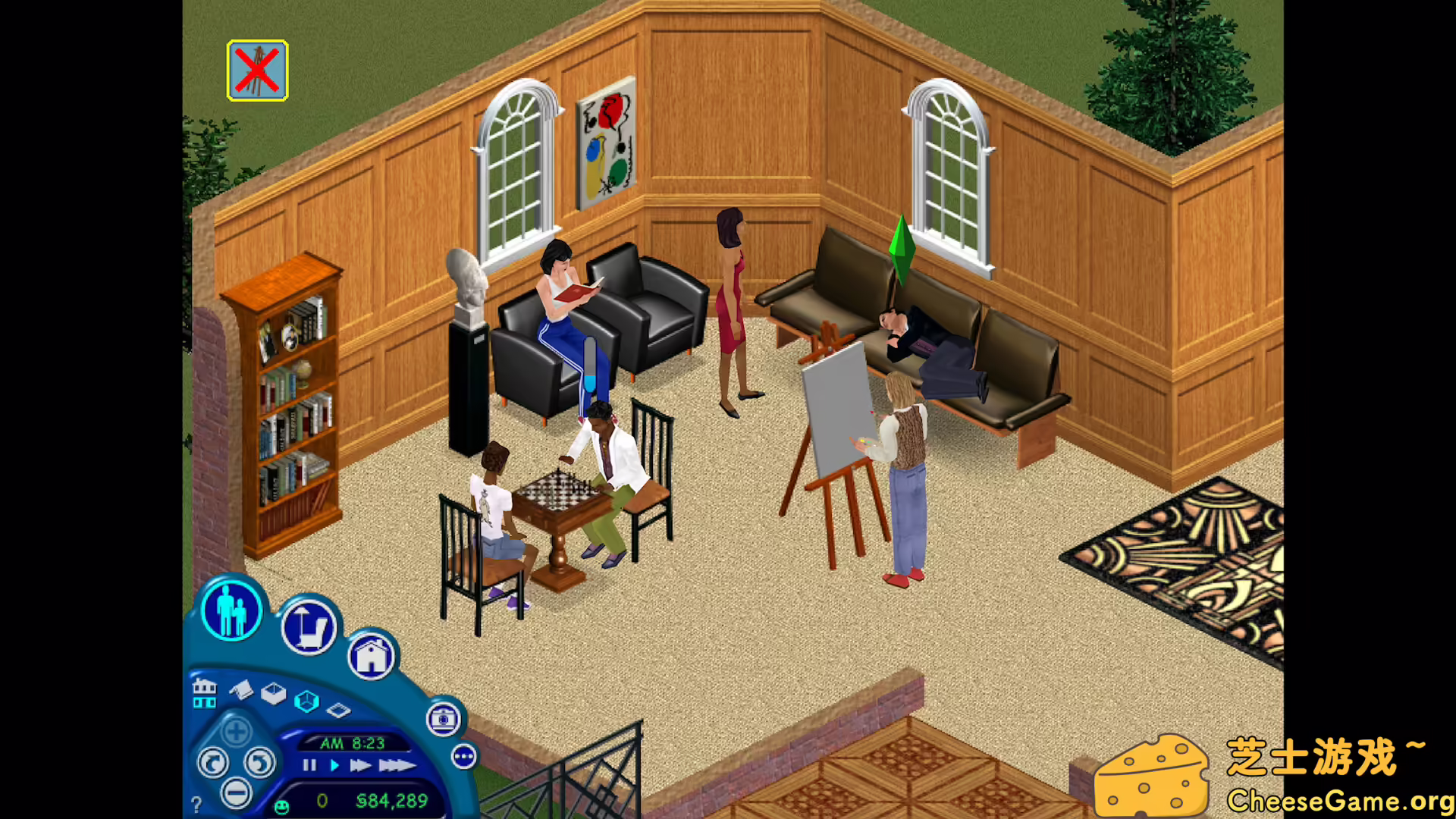Viewport: 1456px width, 819px height.
Task: Open help via the question mark
Action: click(x=196, y=805)
